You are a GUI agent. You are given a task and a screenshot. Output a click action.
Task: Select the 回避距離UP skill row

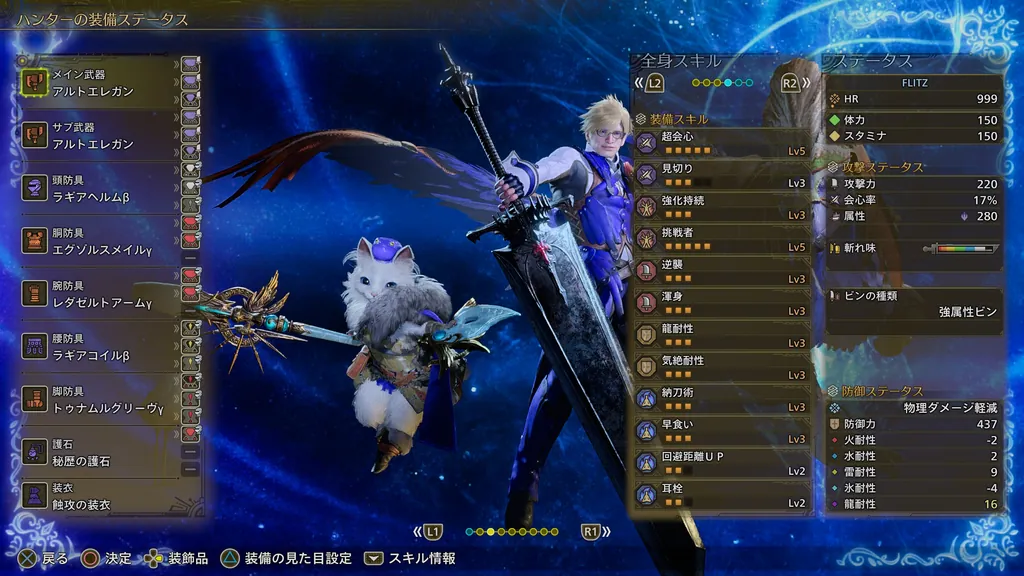point(722,462)
